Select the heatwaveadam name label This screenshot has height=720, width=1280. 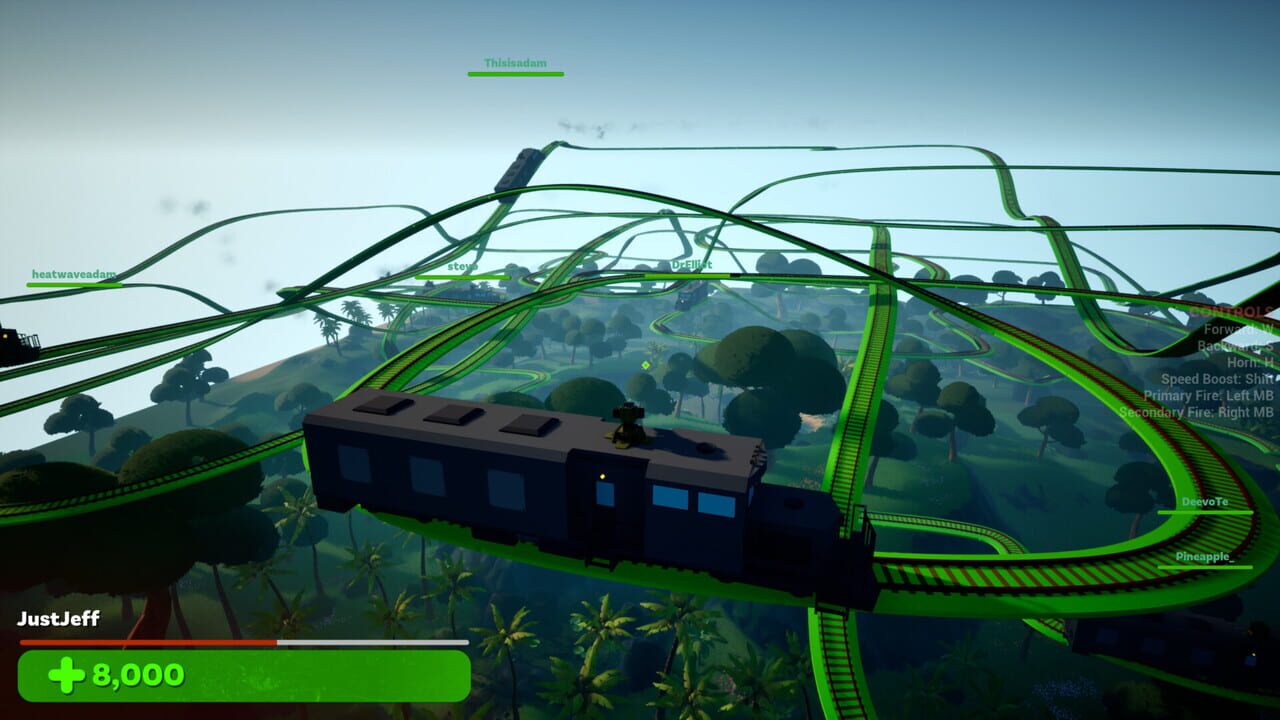click(x=72, y=272)
